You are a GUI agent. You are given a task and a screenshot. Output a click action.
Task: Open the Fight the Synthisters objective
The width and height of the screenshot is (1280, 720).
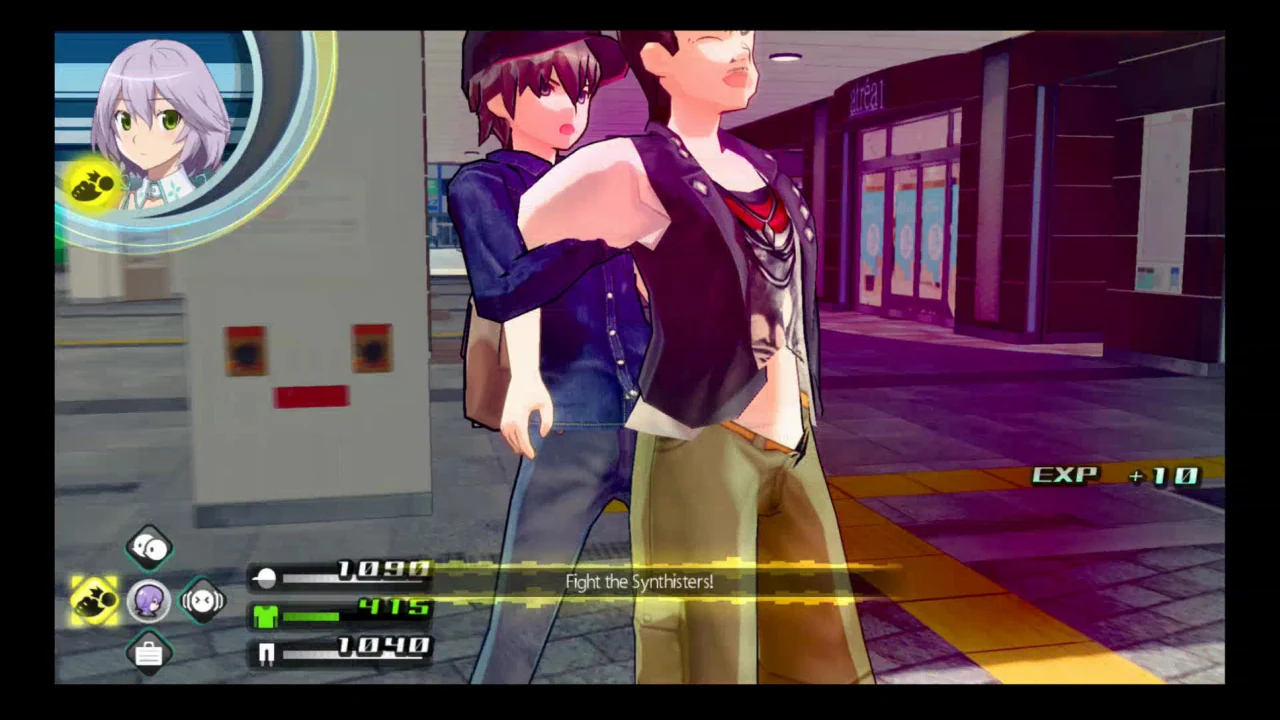pos(639,582)
